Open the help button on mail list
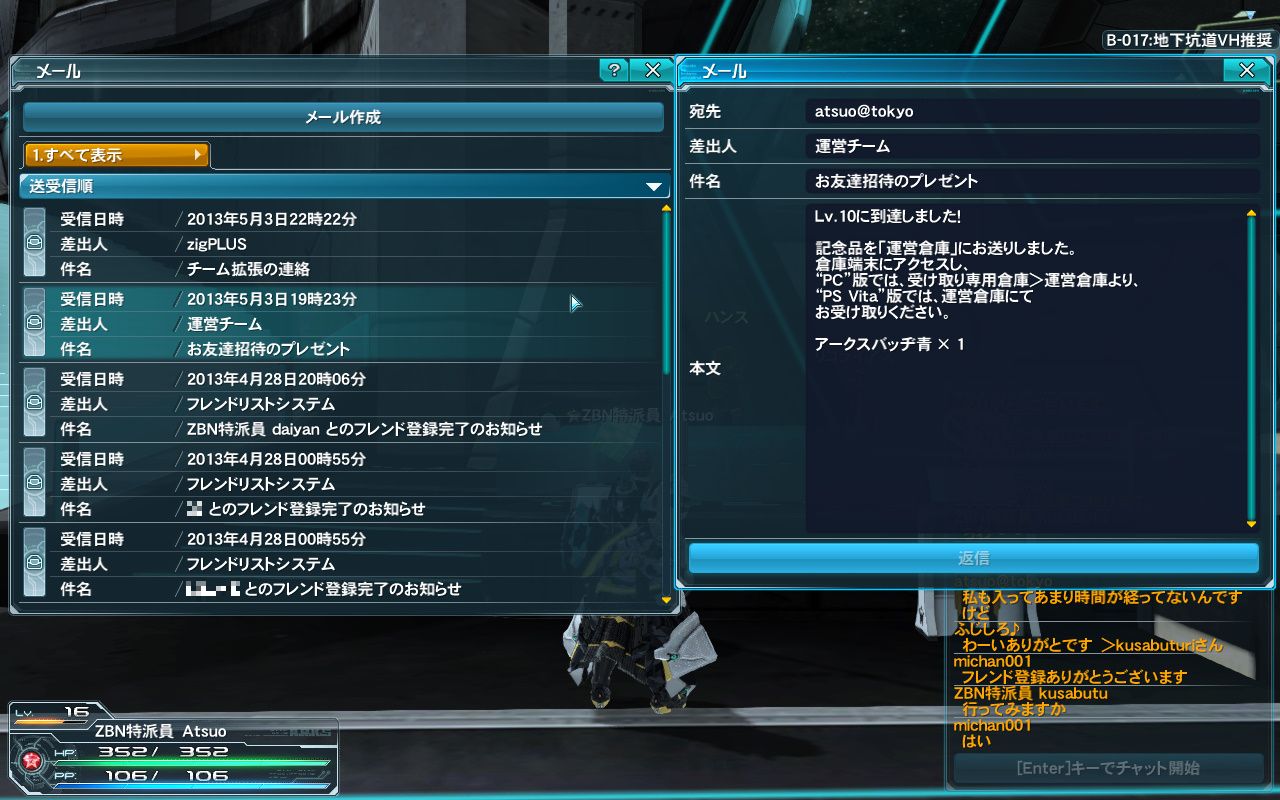1280x800 pixels. point(613,70)
